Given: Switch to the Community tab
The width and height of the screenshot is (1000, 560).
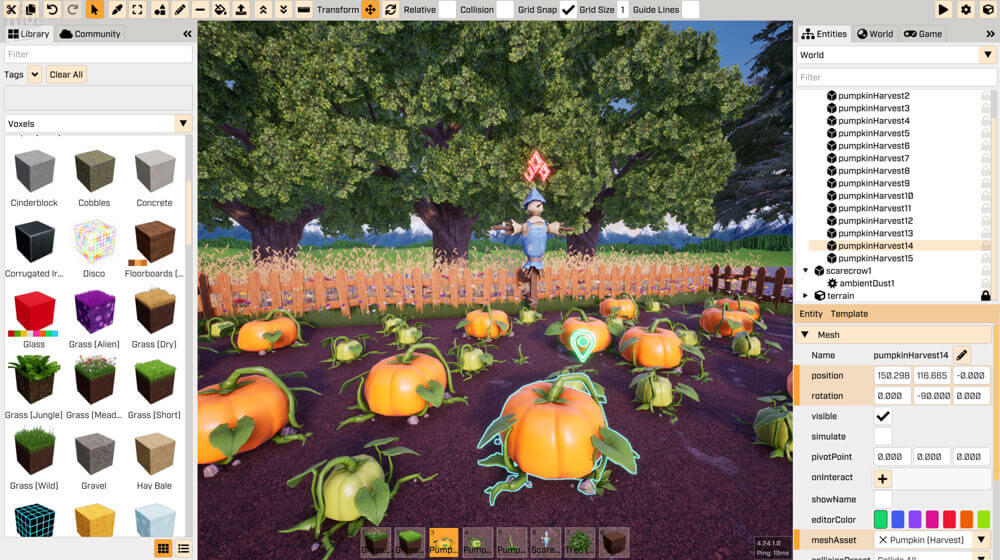Looking at the screenshot, I should tap(90, 34).
